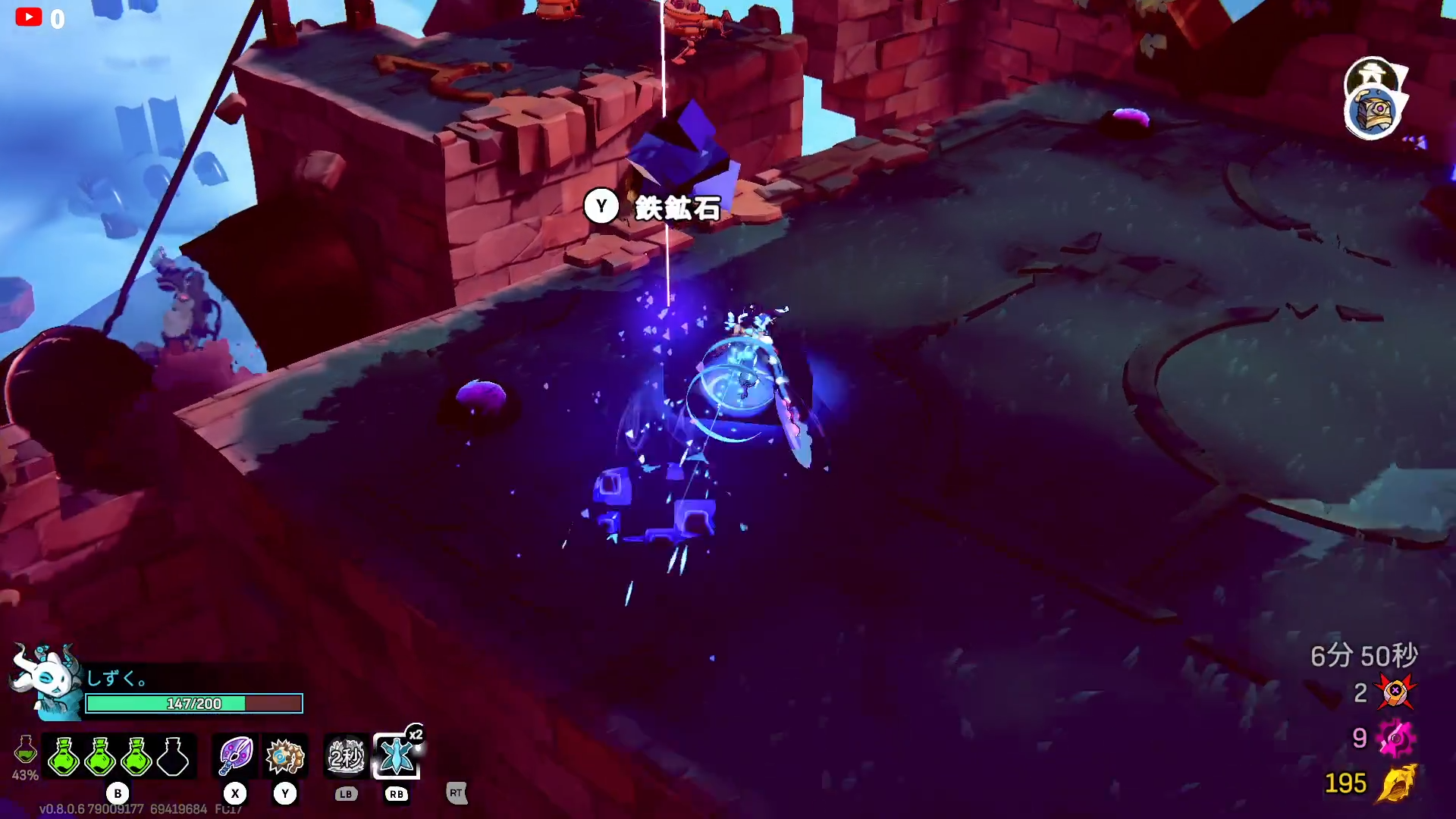Click the small potion charge icon above 43%
The width and height of the screenshot is (1456, 819).
[x=25, y=750]
